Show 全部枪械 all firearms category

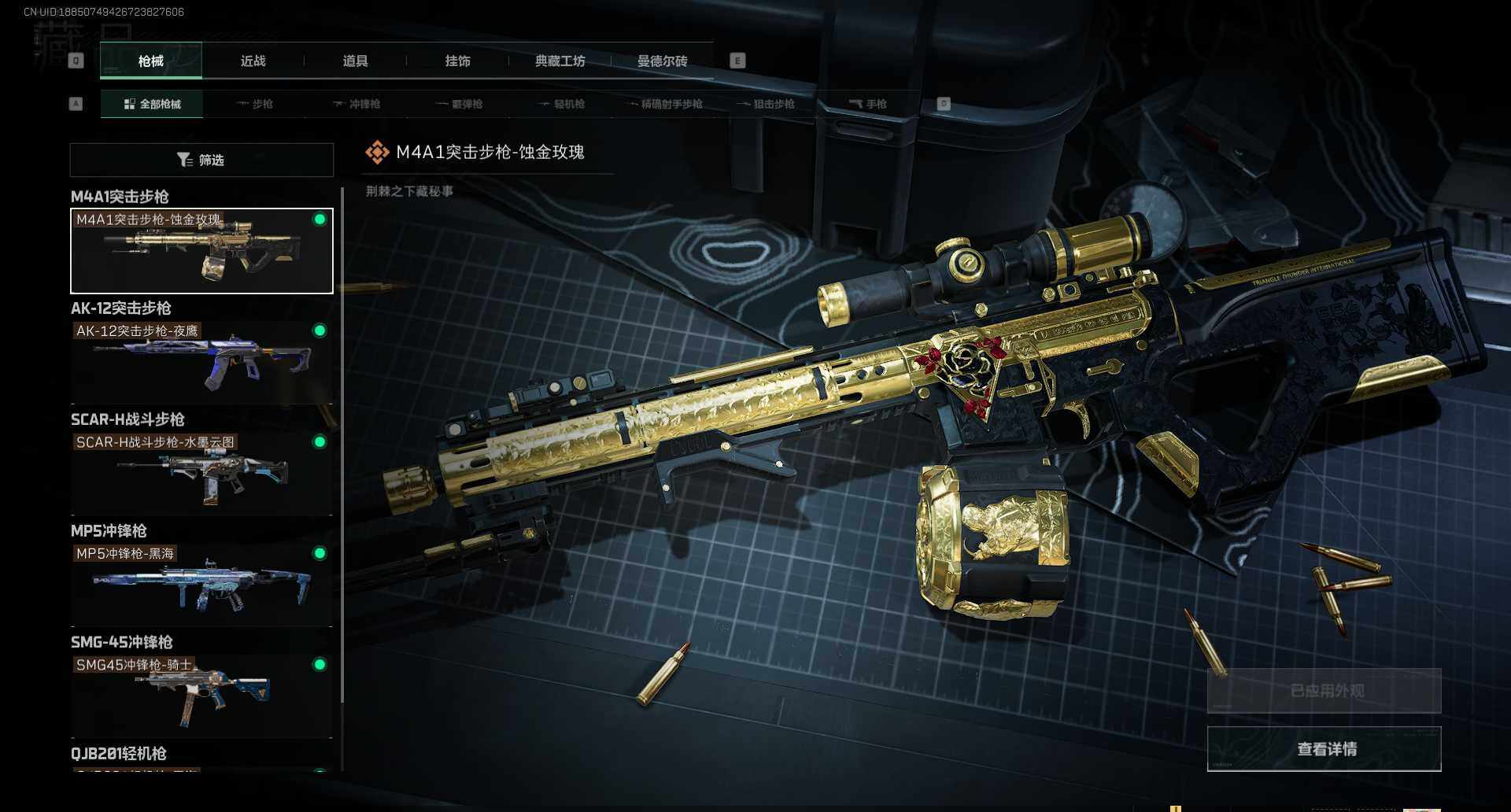[152, 104]
